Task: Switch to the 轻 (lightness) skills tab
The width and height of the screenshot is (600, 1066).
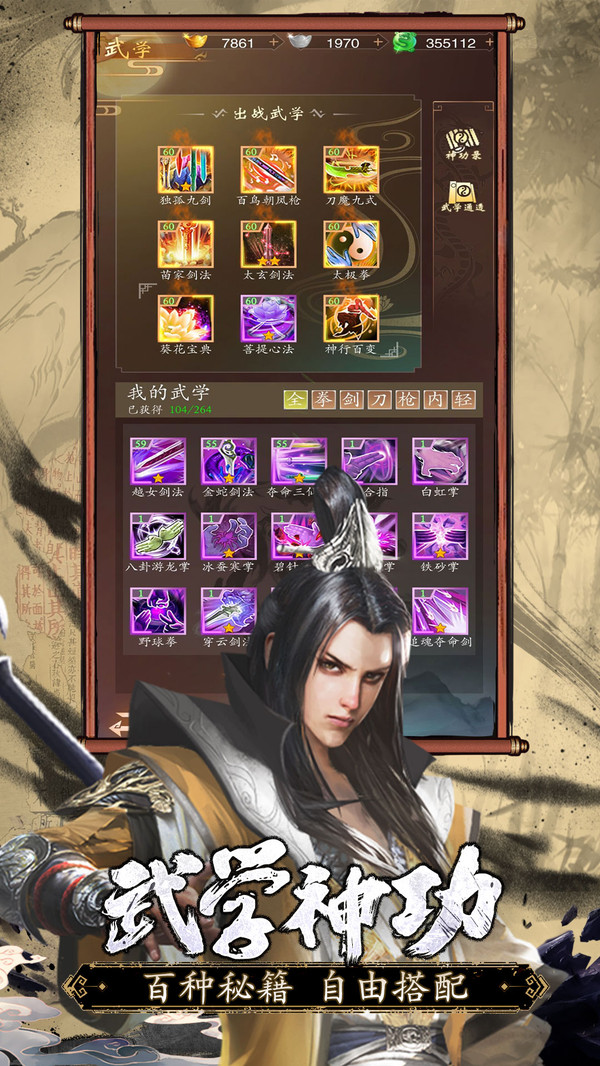Action: pyautogui.click(x=463, y=400)
